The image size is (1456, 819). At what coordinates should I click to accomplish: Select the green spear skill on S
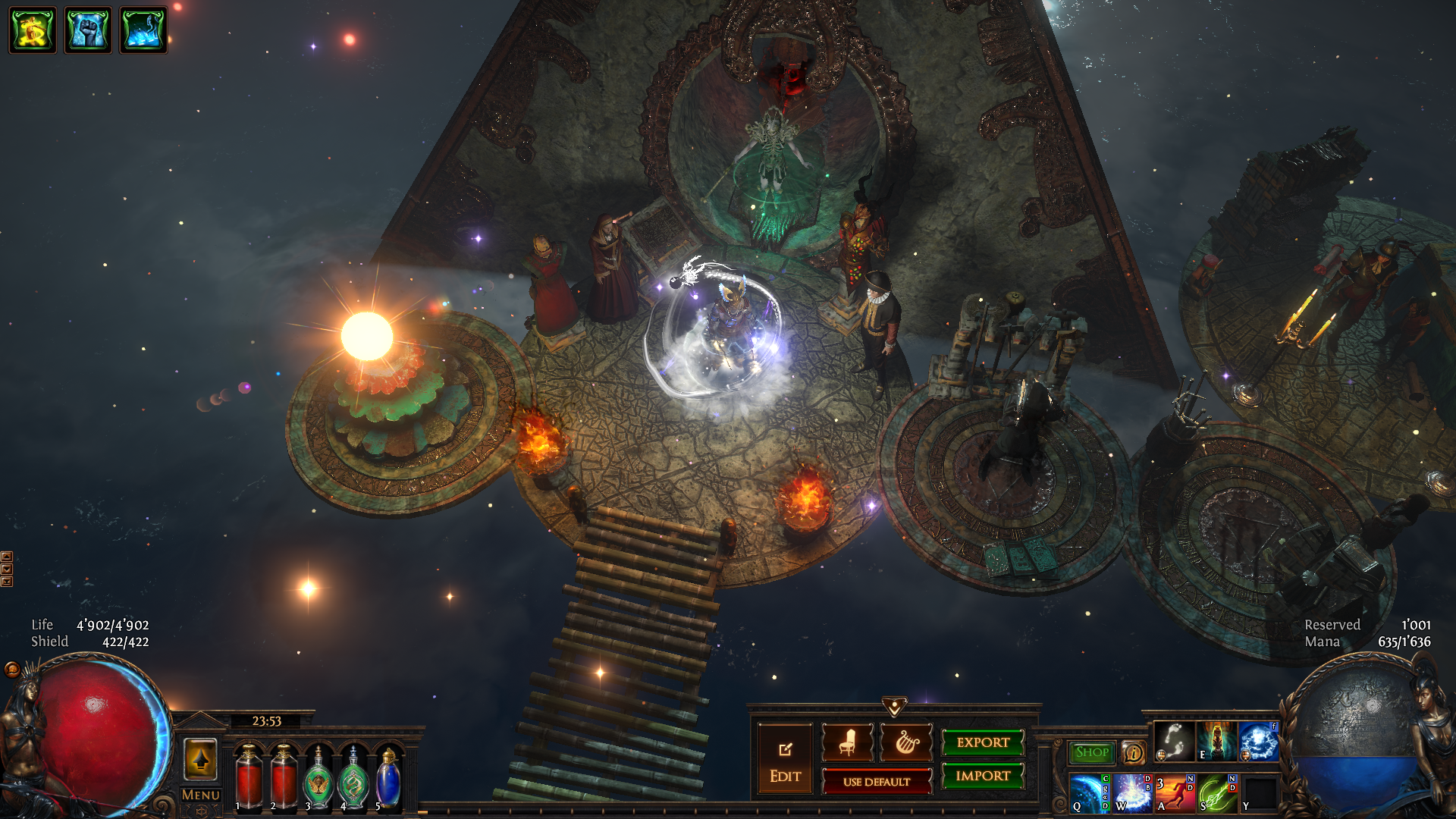(1216, 792)
